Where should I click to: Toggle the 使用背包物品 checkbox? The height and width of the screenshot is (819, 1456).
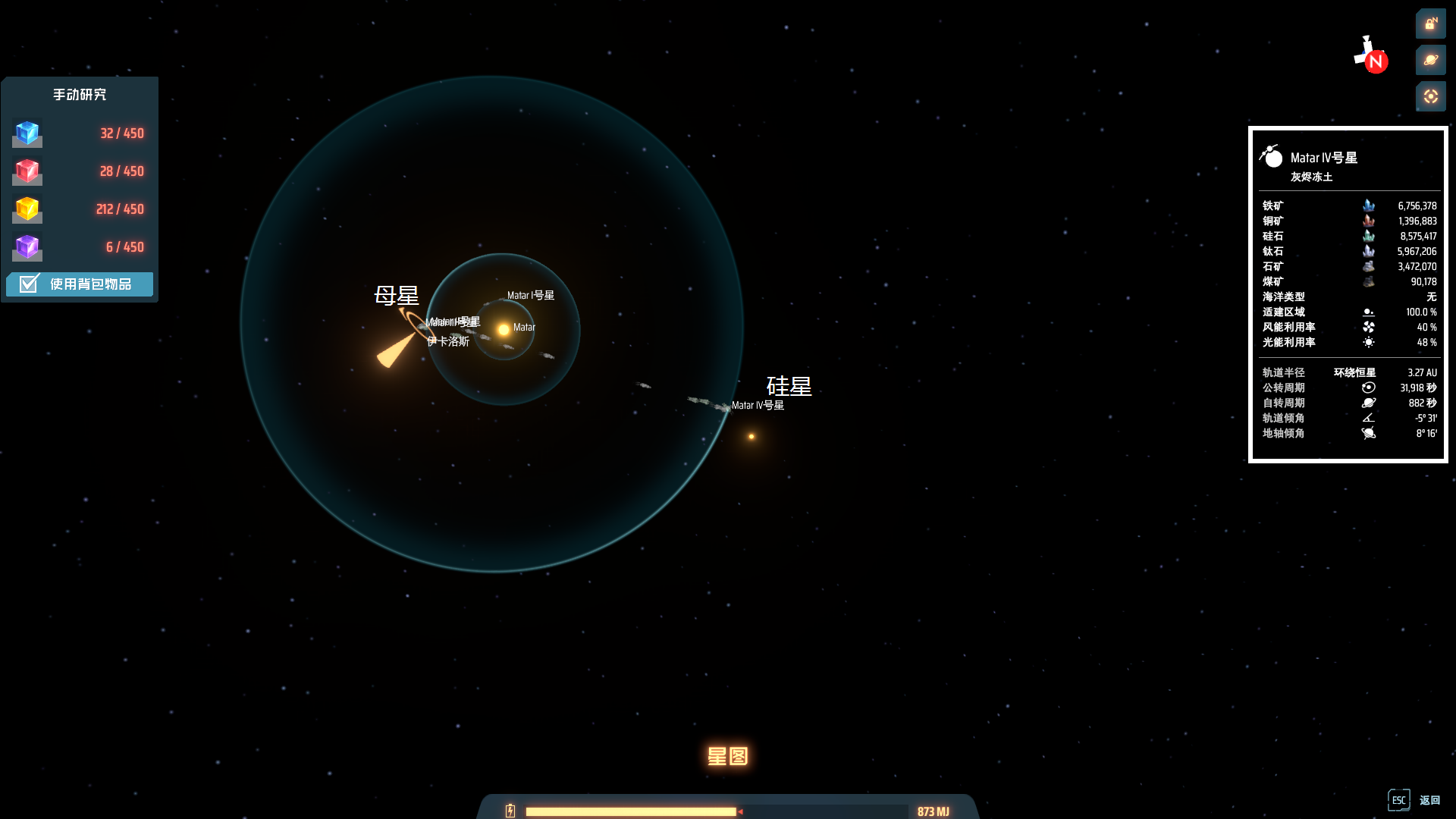29,284
